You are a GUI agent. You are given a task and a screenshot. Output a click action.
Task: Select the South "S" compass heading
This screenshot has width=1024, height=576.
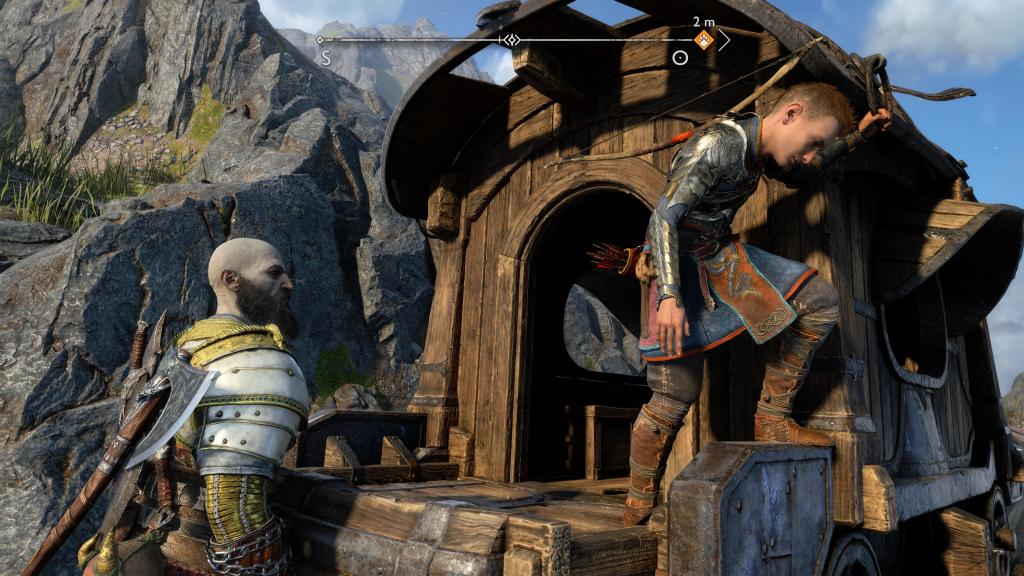pyautogui.click(x=326, y=59)
